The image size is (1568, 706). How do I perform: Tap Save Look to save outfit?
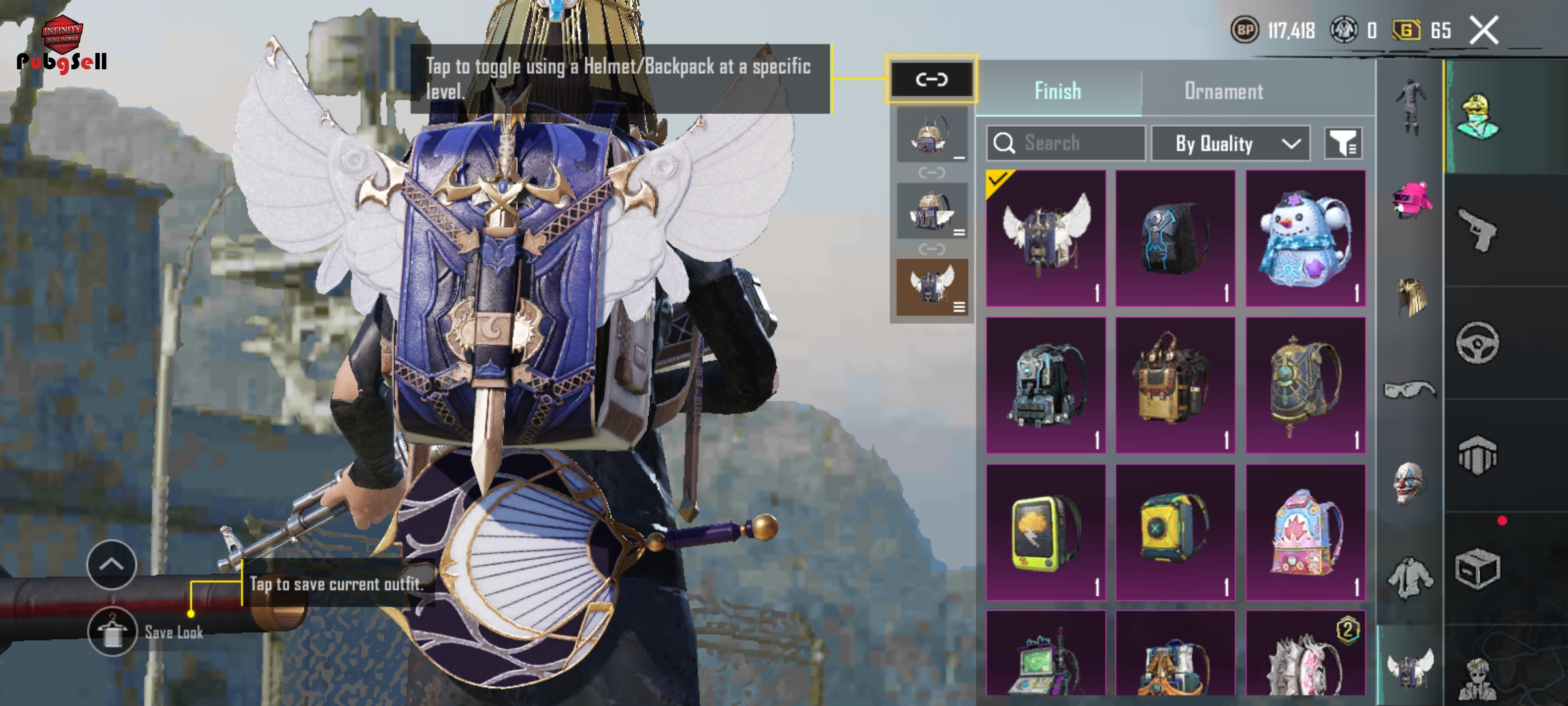[112, 631]
